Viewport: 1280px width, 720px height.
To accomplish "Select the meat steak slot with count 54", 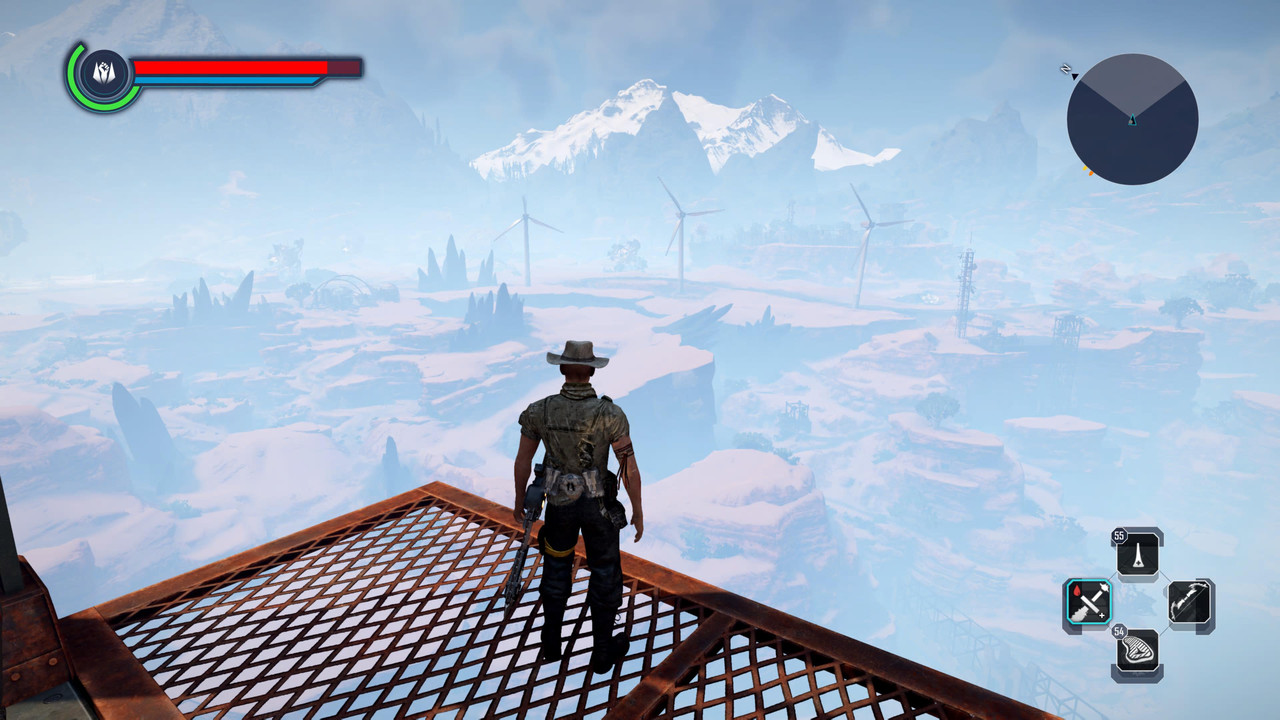I will coord(1138,652).
